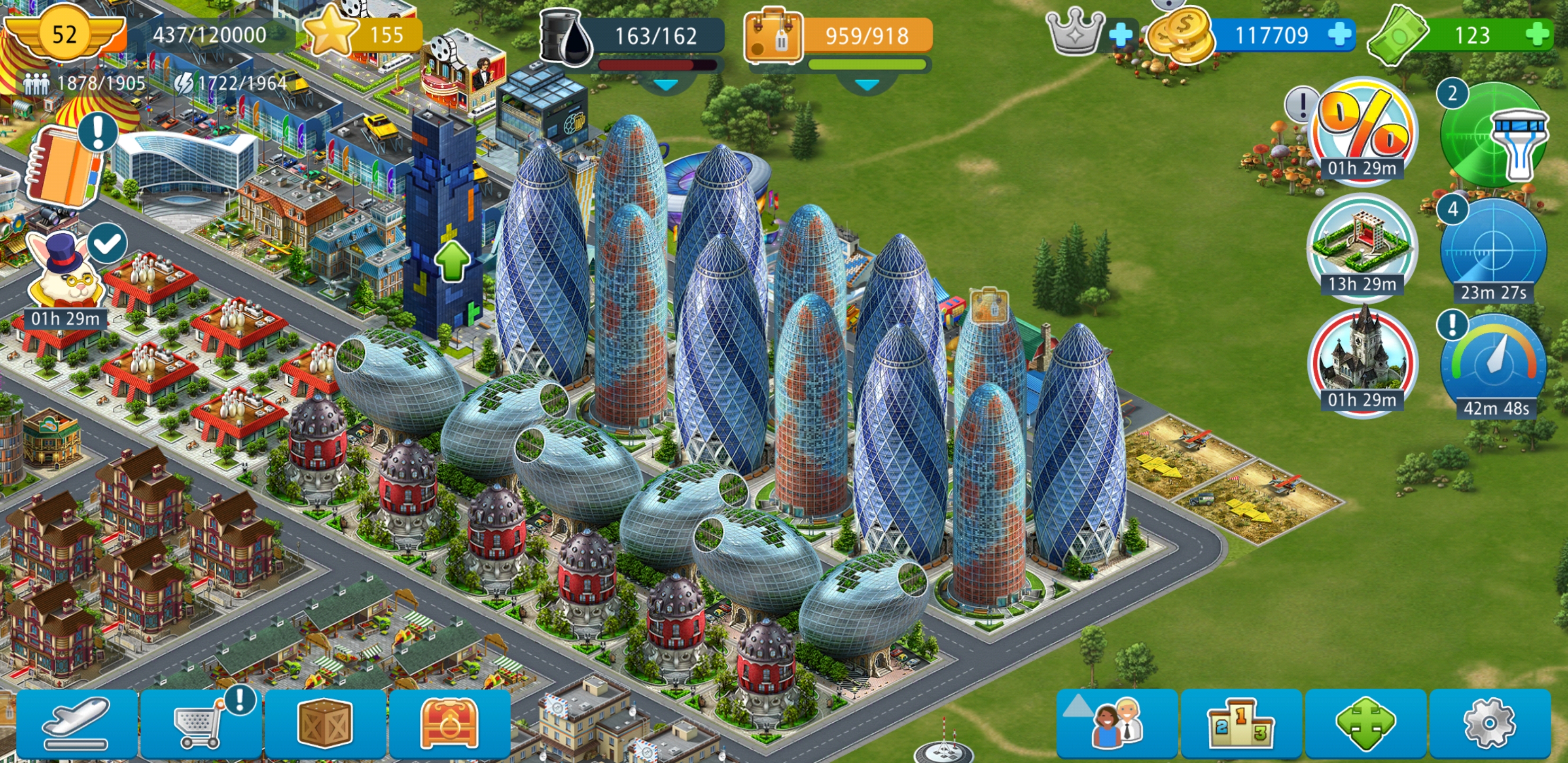The image size is (1568, 763).
Task: Tap the green upgrade arrow on skyscraper
Action: click(x=452, y=260)
